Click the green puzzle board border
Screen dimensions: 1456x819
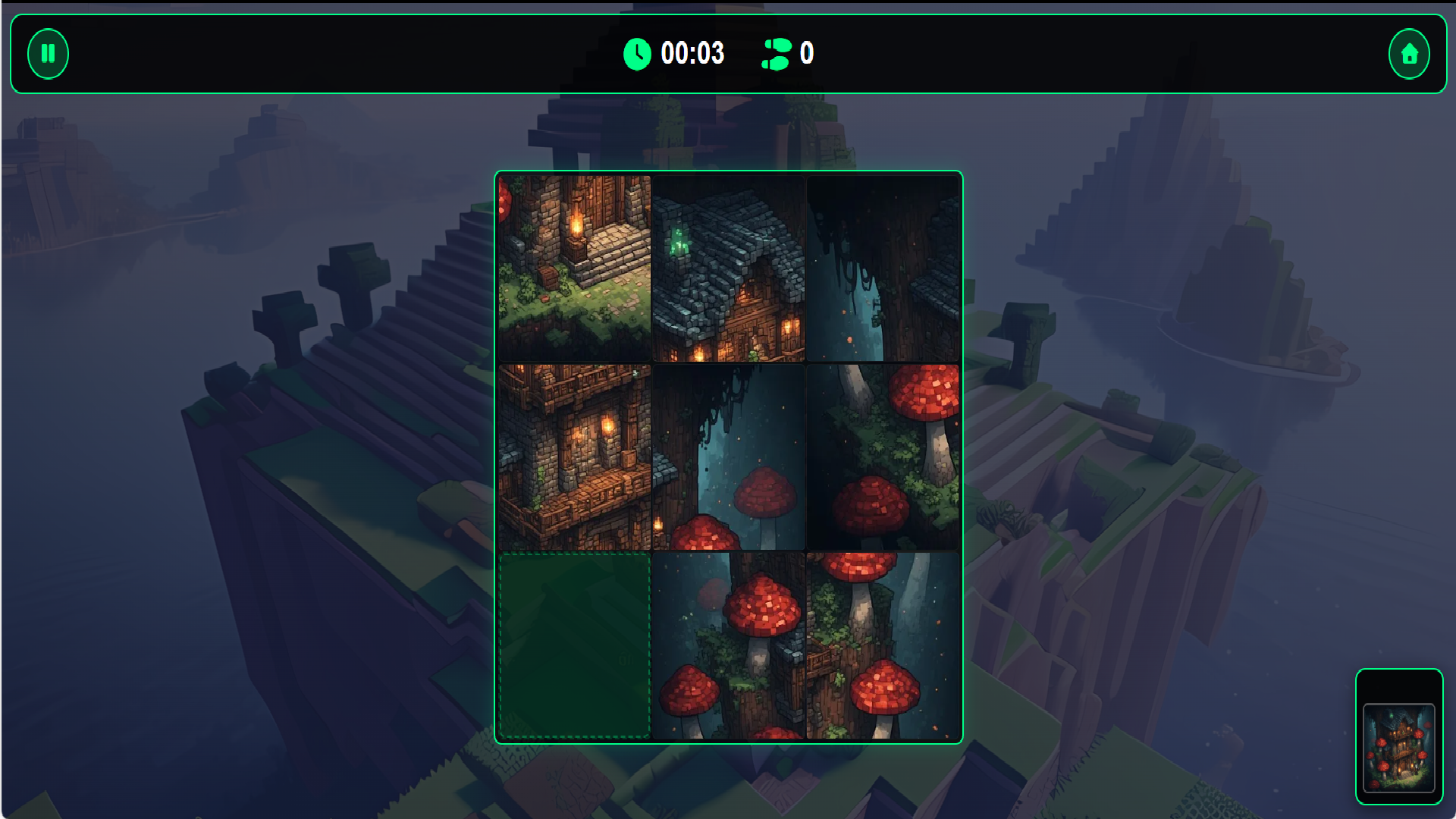[x=728, y=173]
